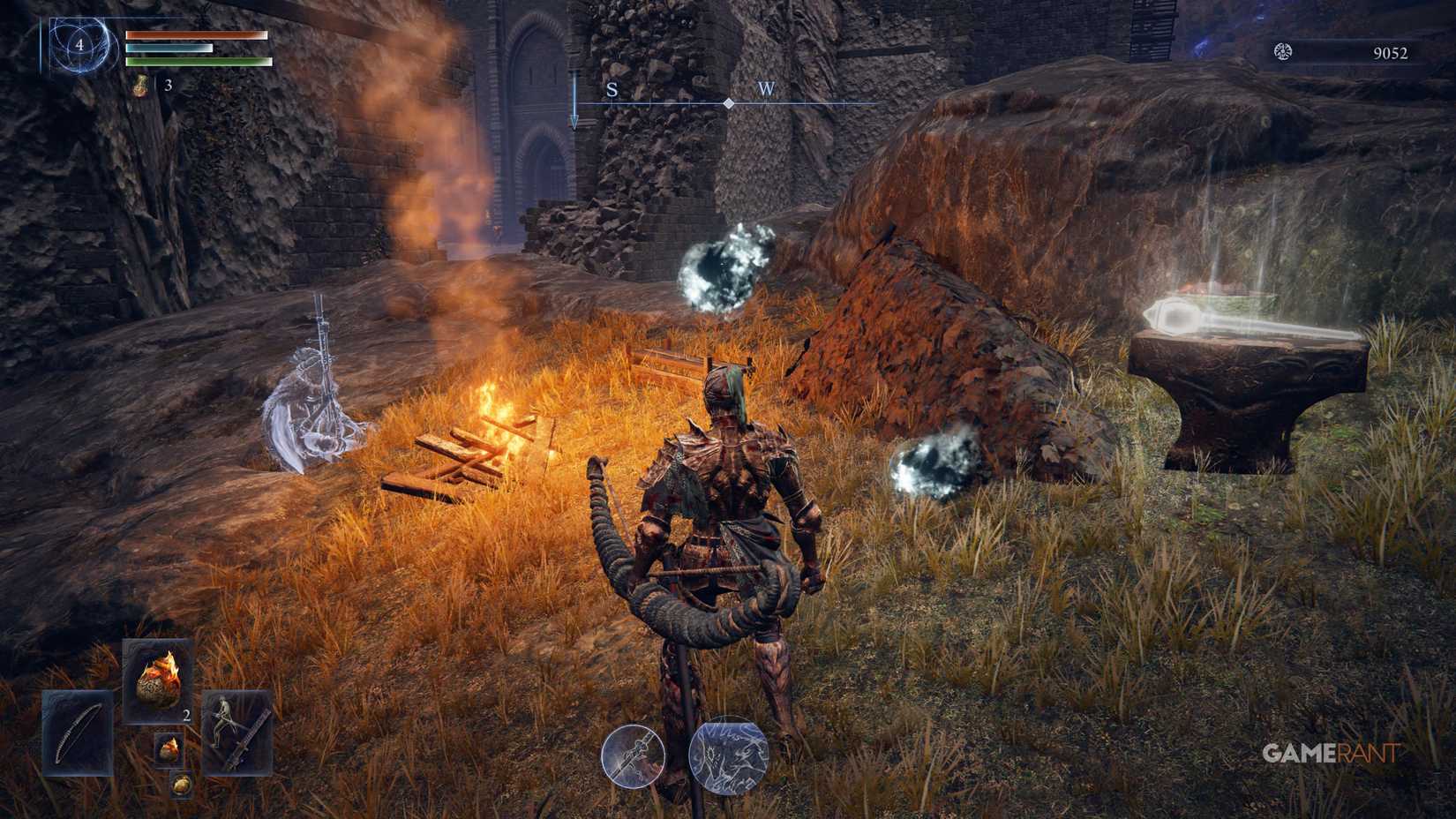Select the golden rune consumable icon
This screenshot has width=1456, height=819.
(182, 785)
